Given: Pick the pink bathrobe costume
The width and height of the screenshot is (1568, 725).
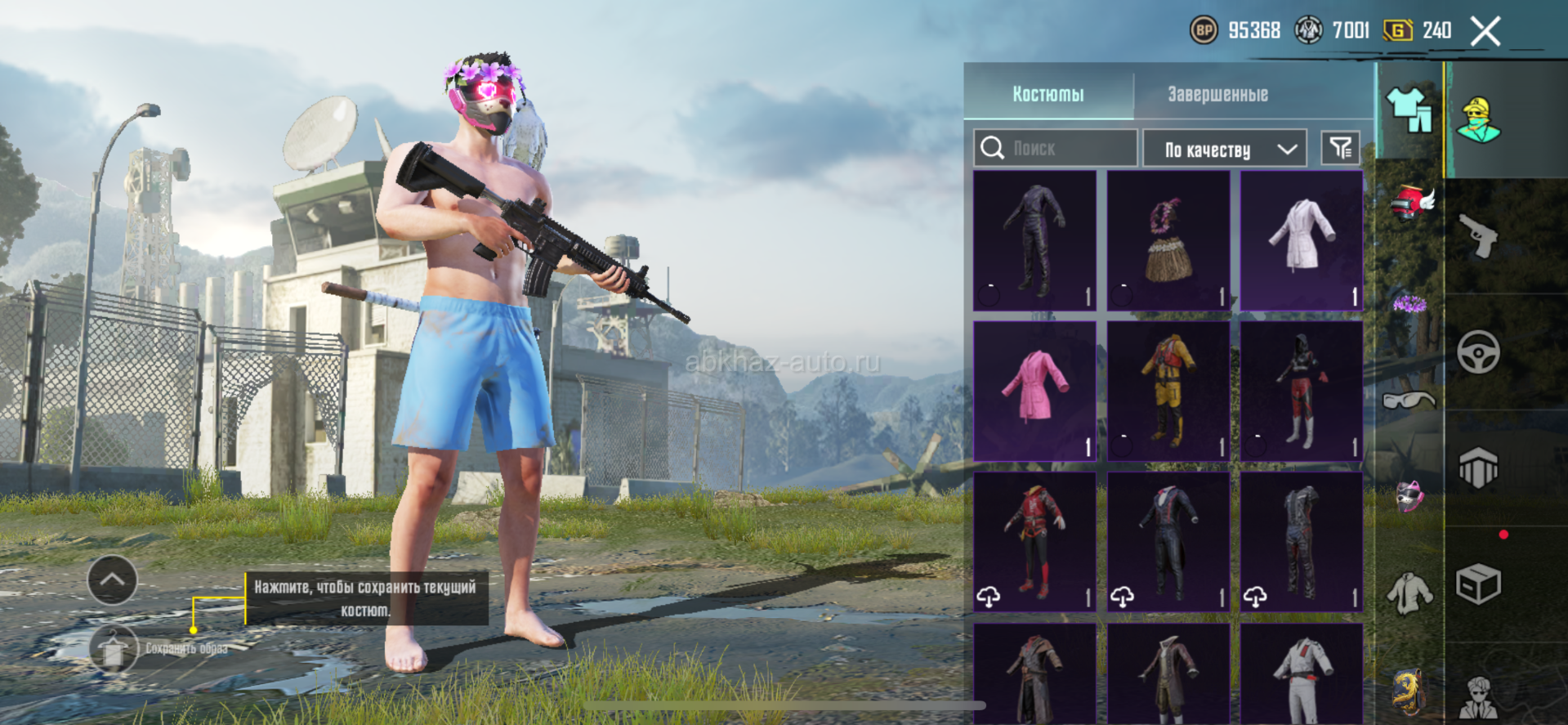Looking at the screenshot, I should pyautogui.click(x=1034, y=391).
